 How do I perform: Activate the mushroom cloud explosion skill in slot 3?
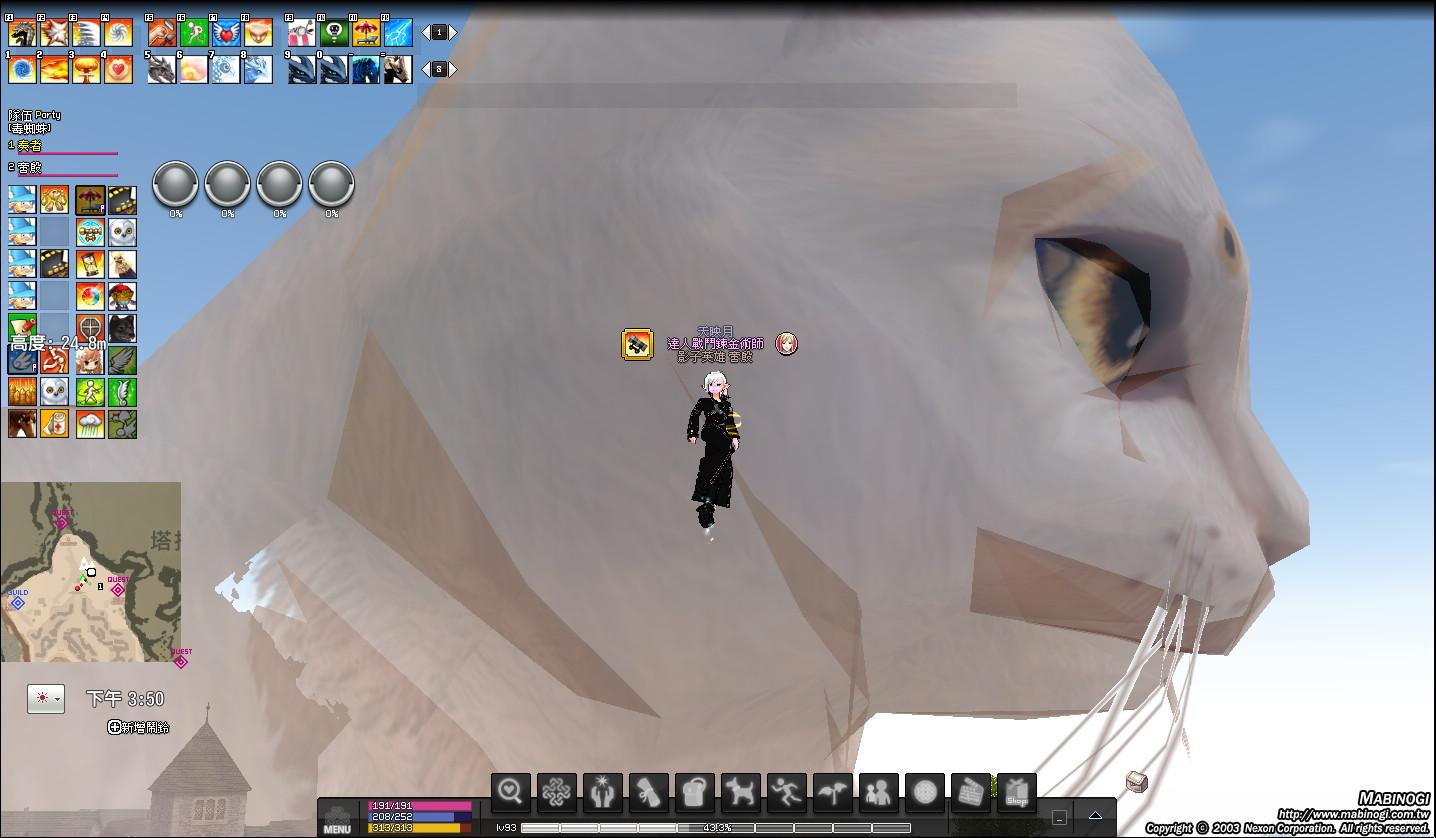point(86,69)
